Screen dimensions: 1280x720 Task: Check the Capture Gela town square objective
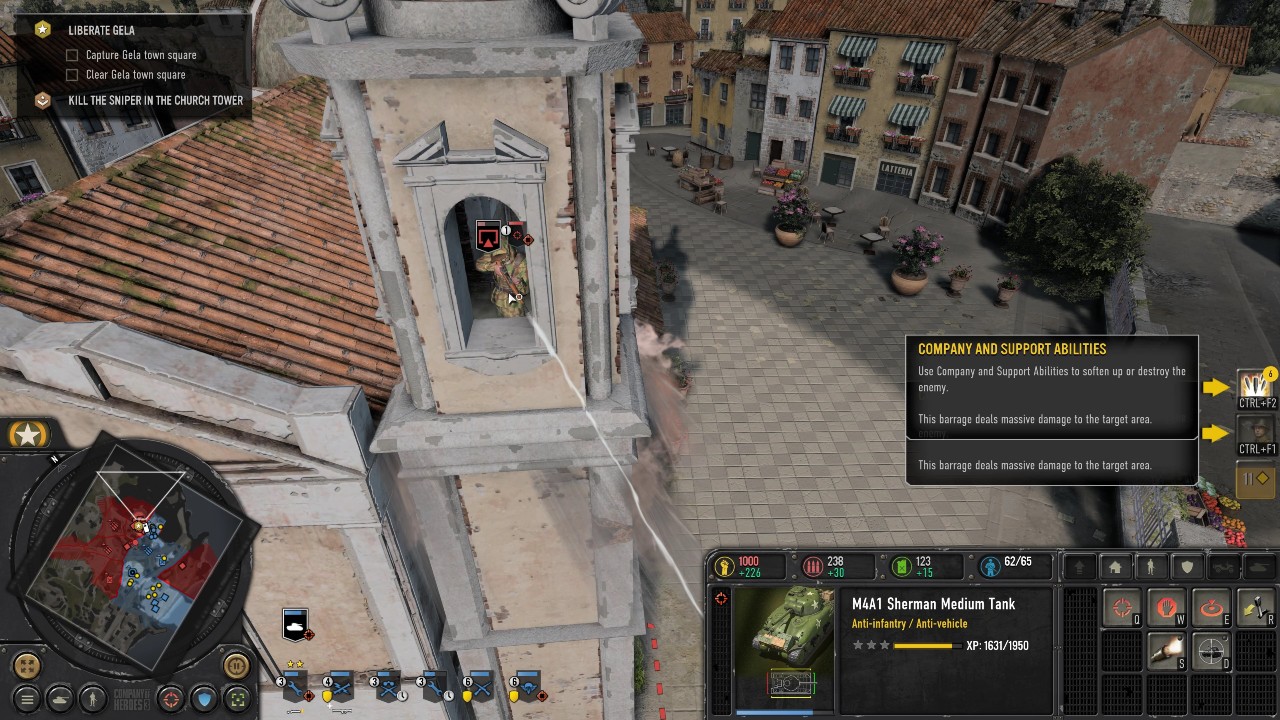71,55
